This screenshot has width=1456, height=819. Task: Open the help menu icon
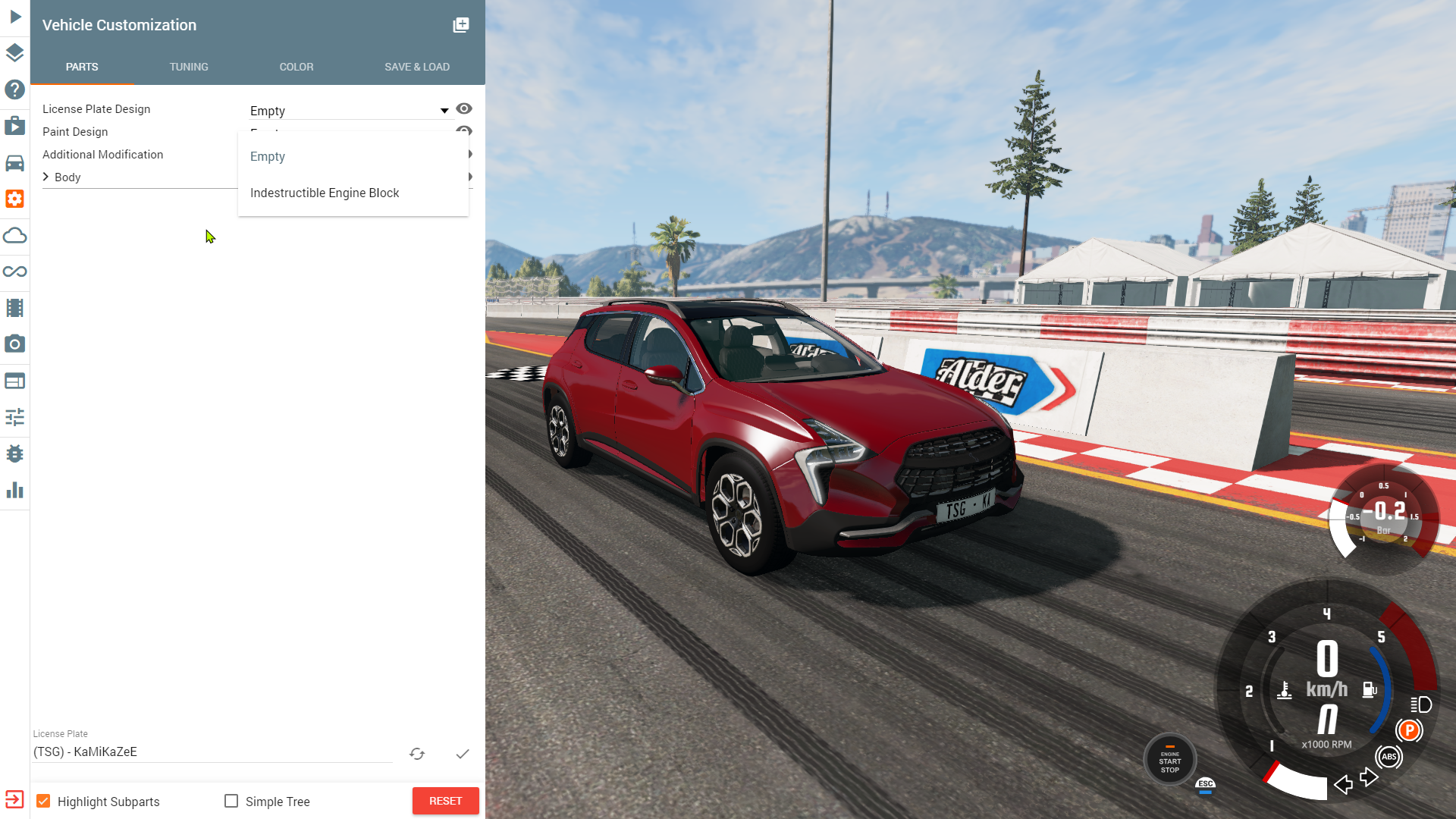coord(14,89)
